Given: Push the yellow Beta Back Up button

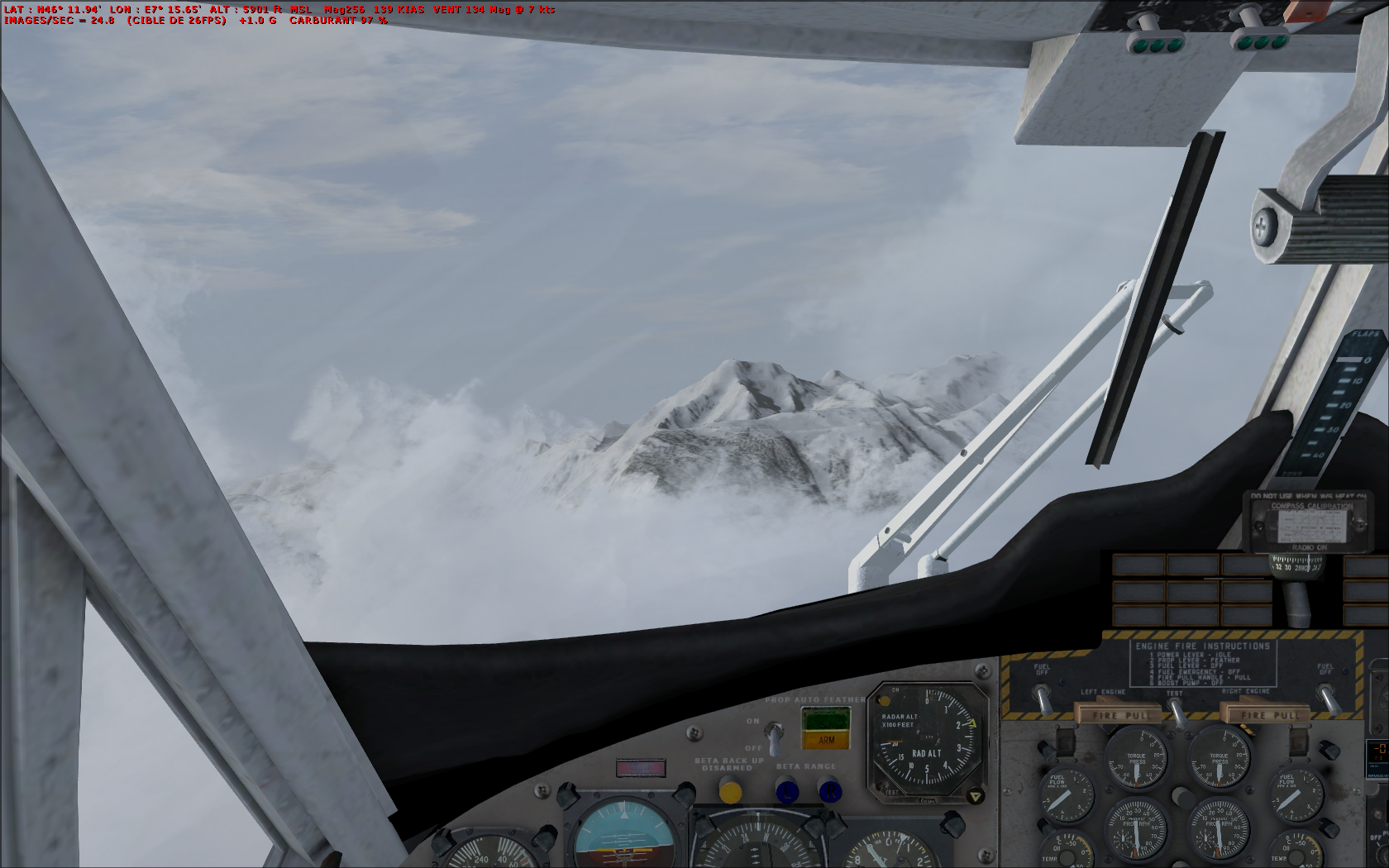Looking at the screenshot, I should coord(730,791).
